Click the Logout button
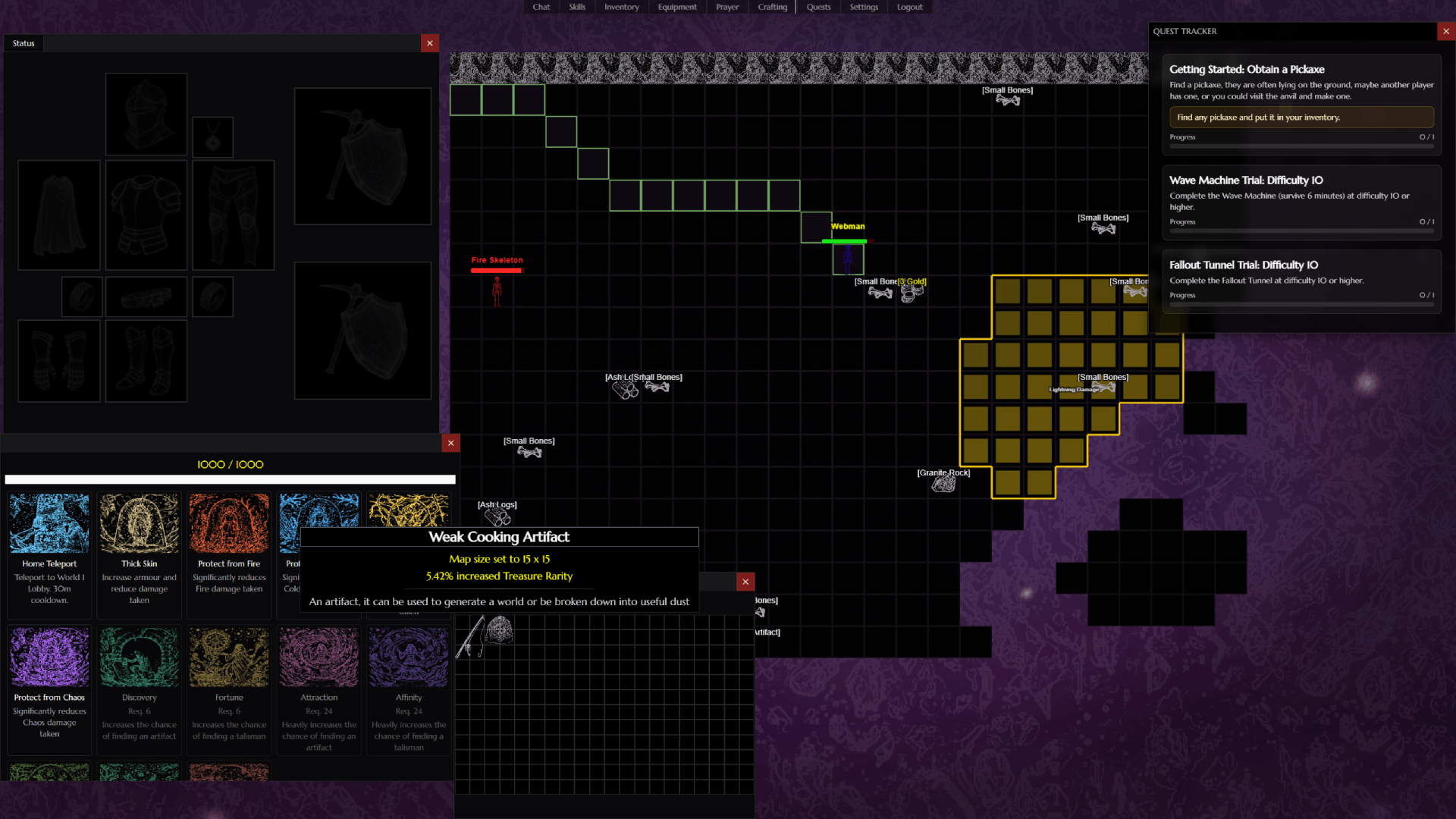The width and height of the screenshot is (1456, 819). 908,7
